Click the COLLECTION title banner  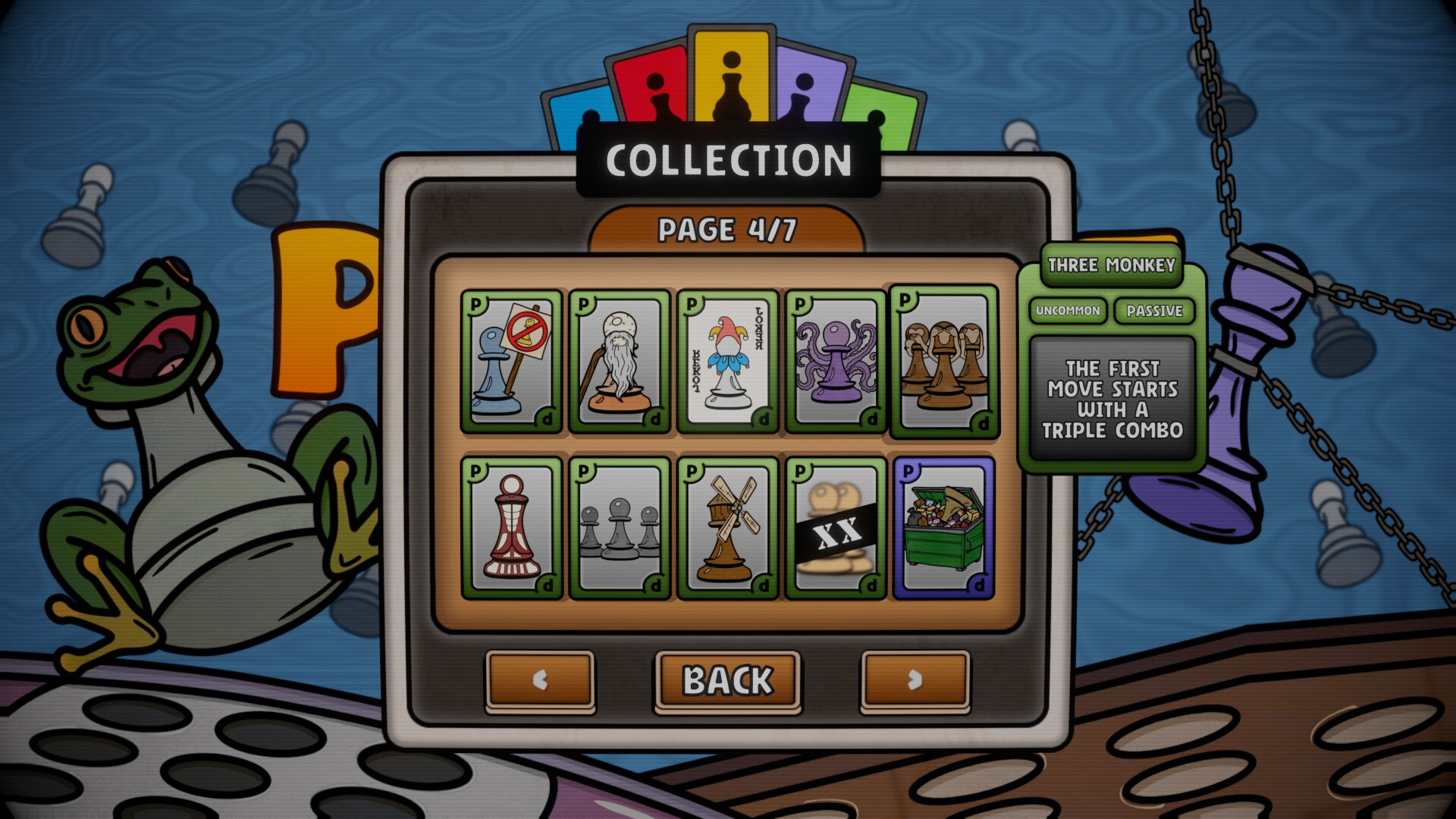click(727, 160)
